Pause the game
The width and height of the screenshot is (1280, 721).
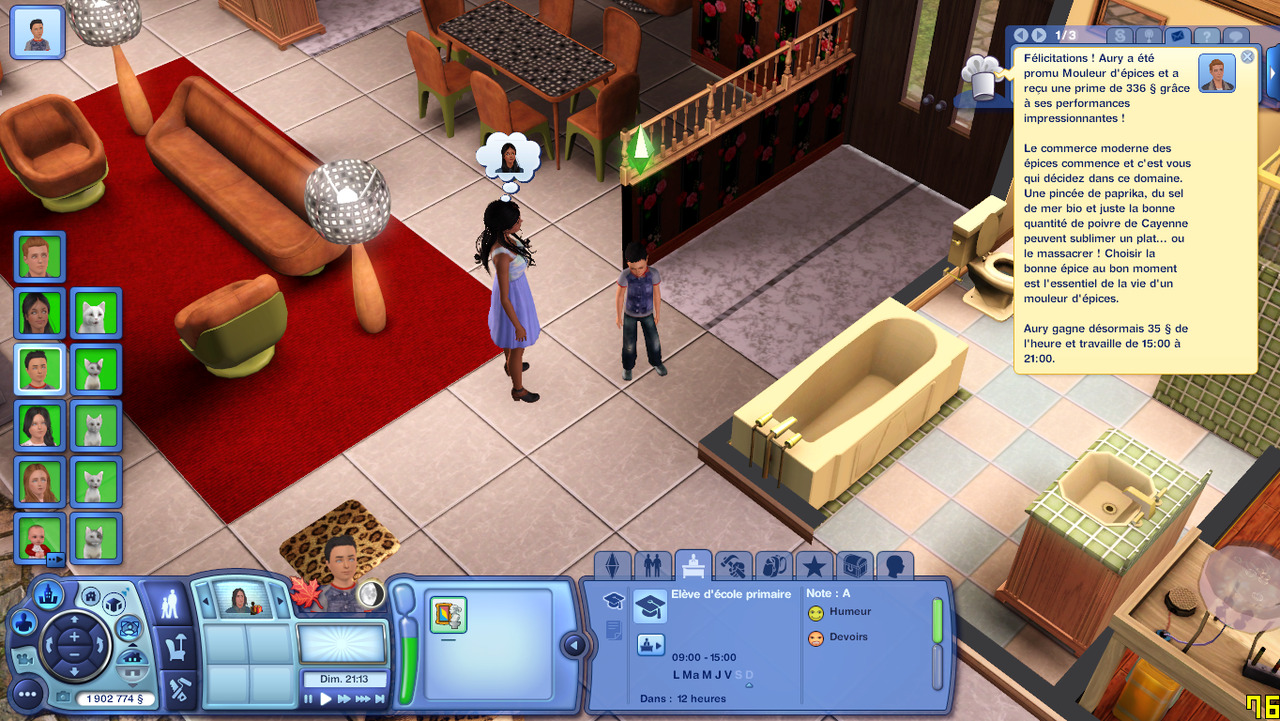[308, 699]
